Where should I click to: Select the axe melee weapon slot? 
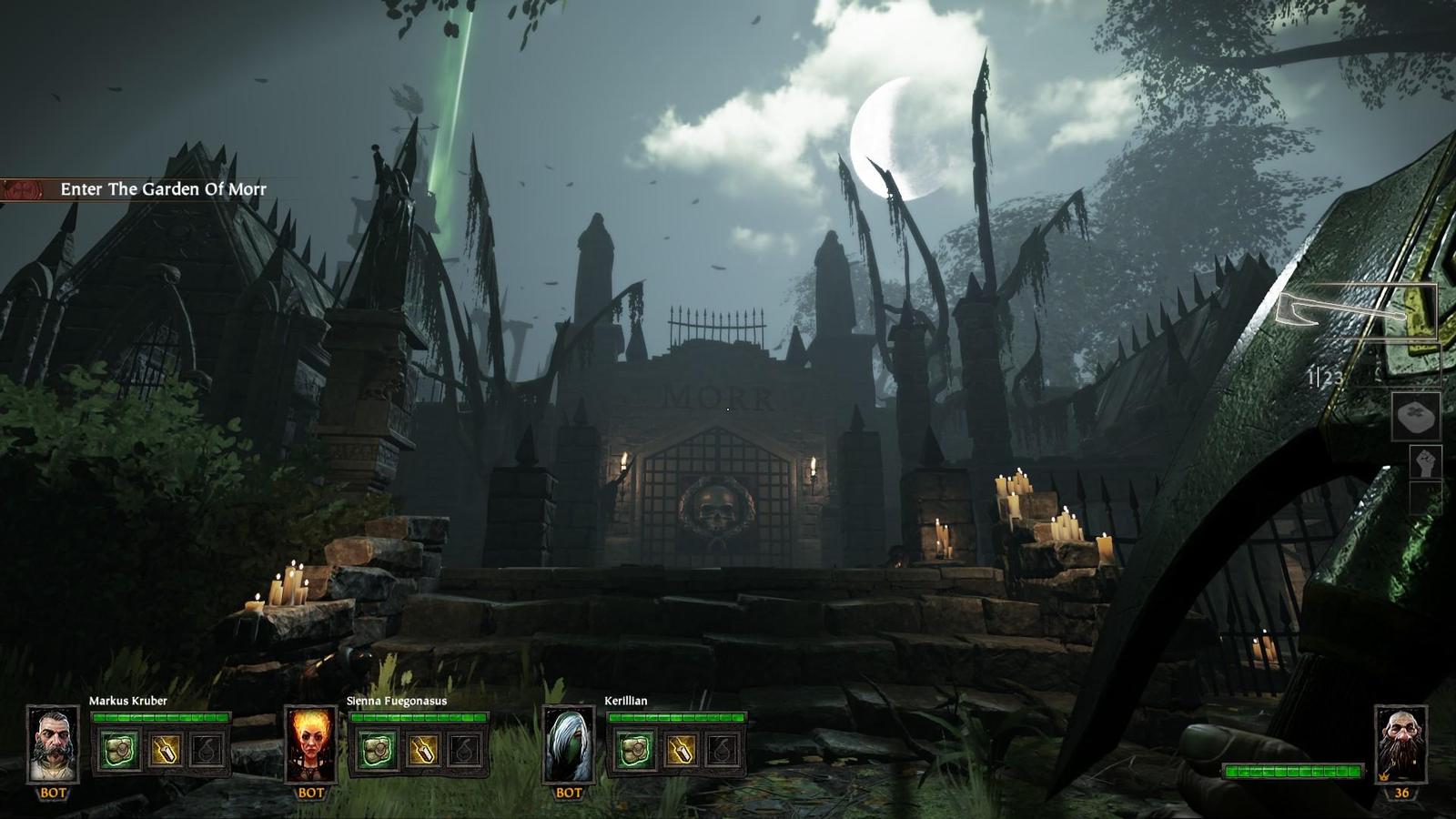click(1356, 312)
